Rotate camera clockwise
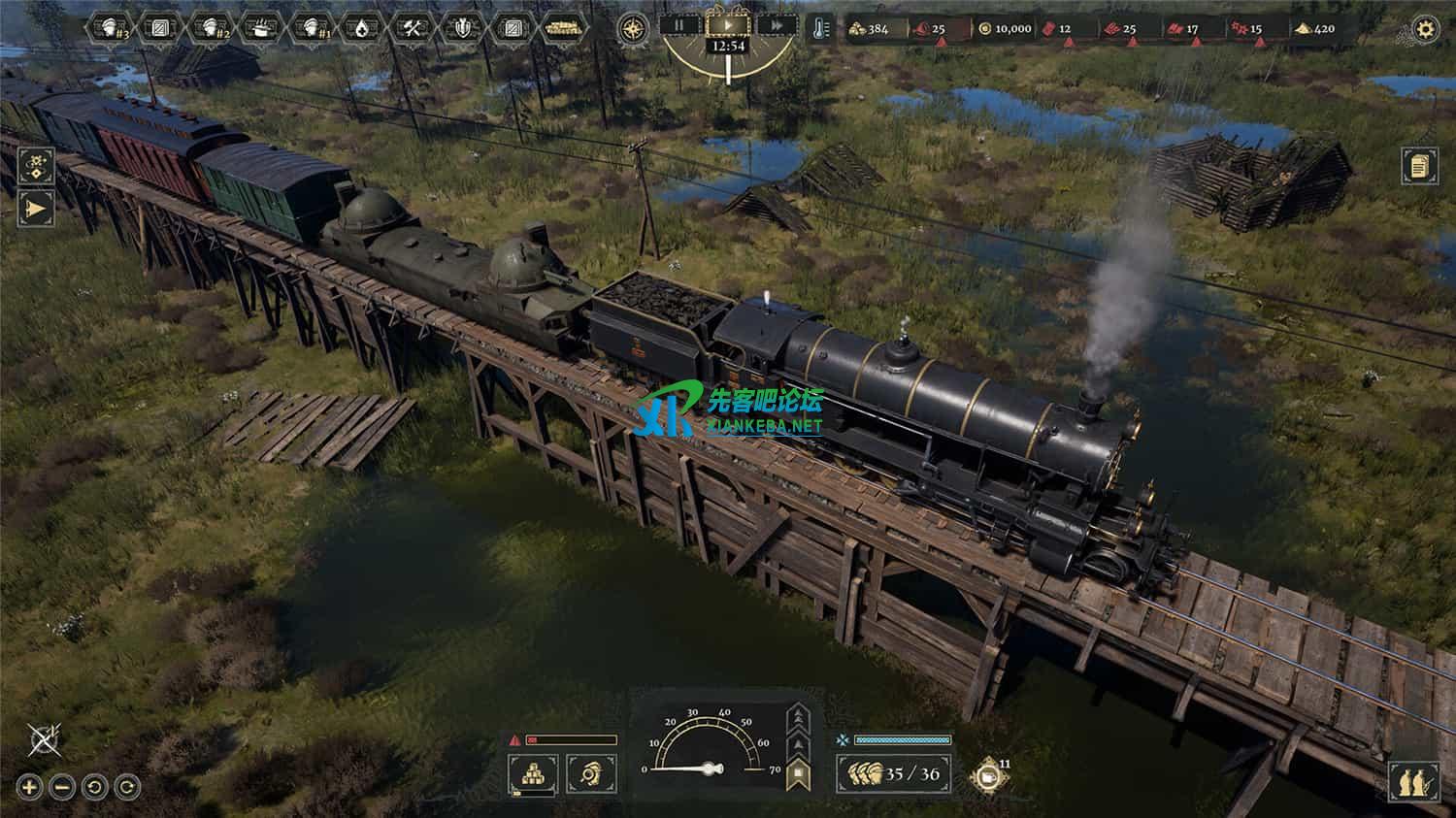 pyautogui.click(x=127, y=787)
